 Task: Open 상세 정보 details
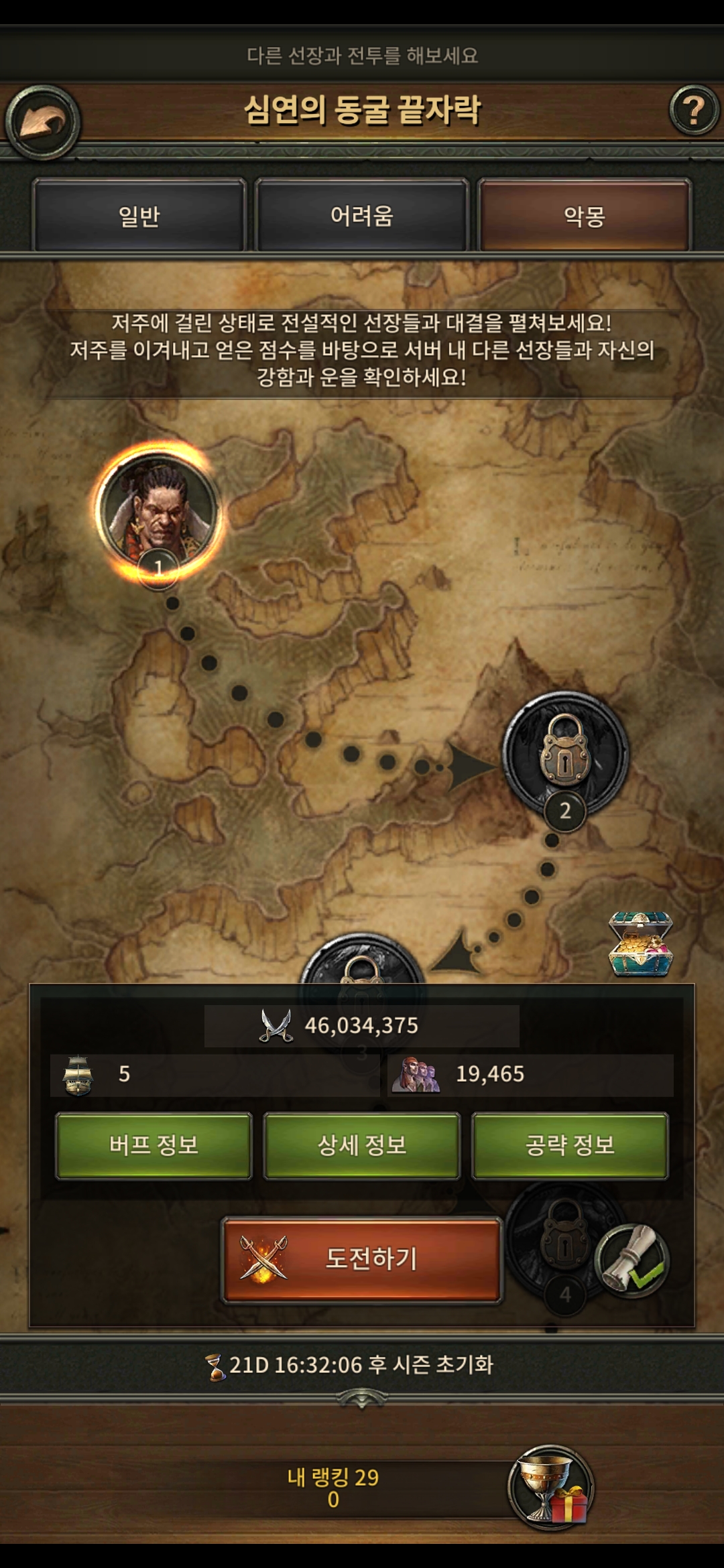[x=362, y=1145]
